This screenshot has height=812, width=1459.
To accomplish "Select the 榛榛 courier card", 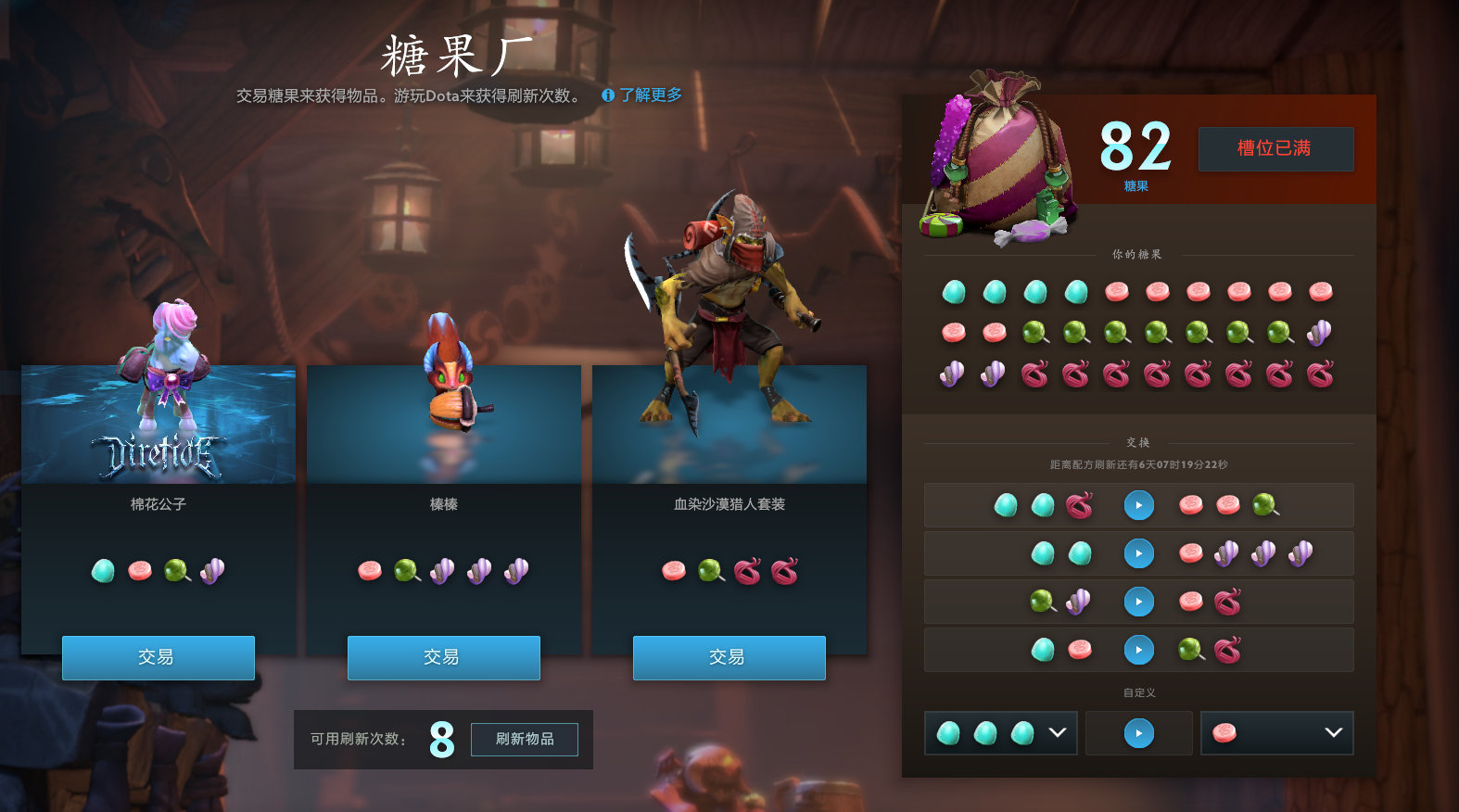I will 443,425.
